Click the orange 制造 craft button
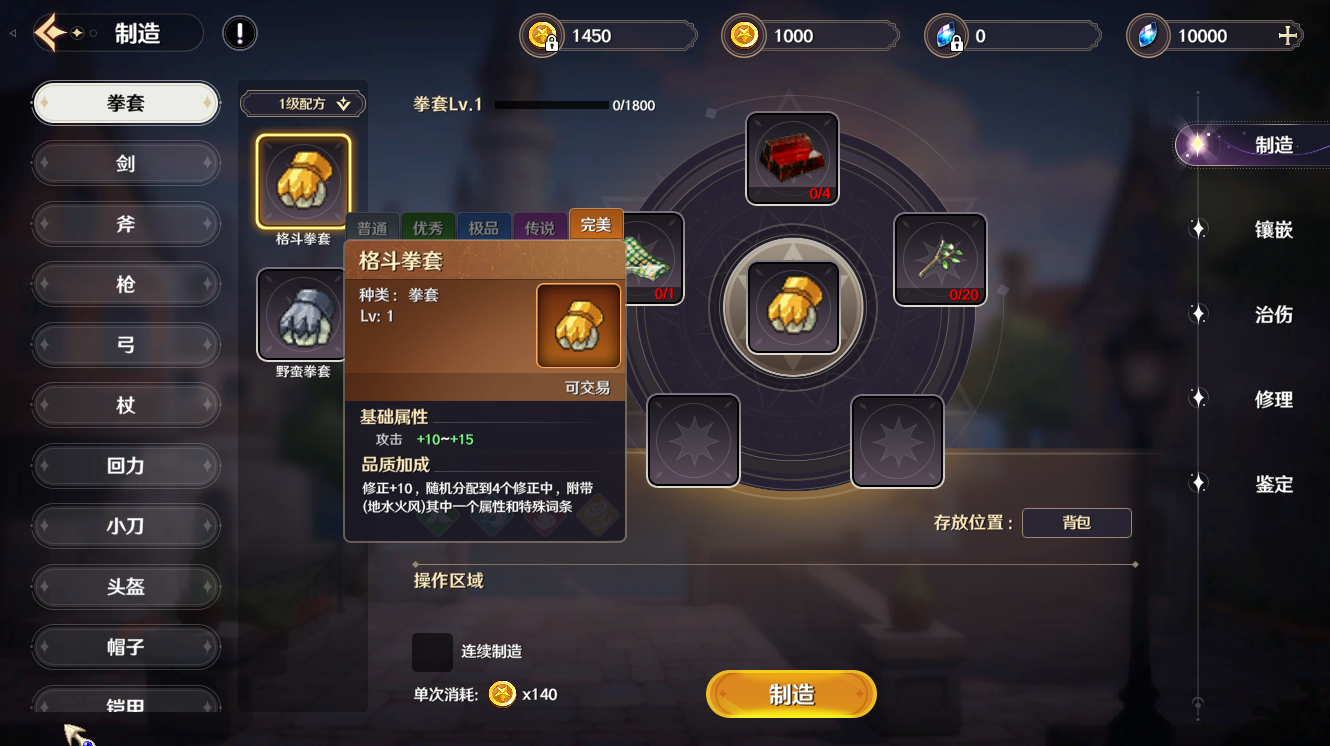Image resolution: width=1330 pixels, height=746 pixels. click(x=791, y=694)
